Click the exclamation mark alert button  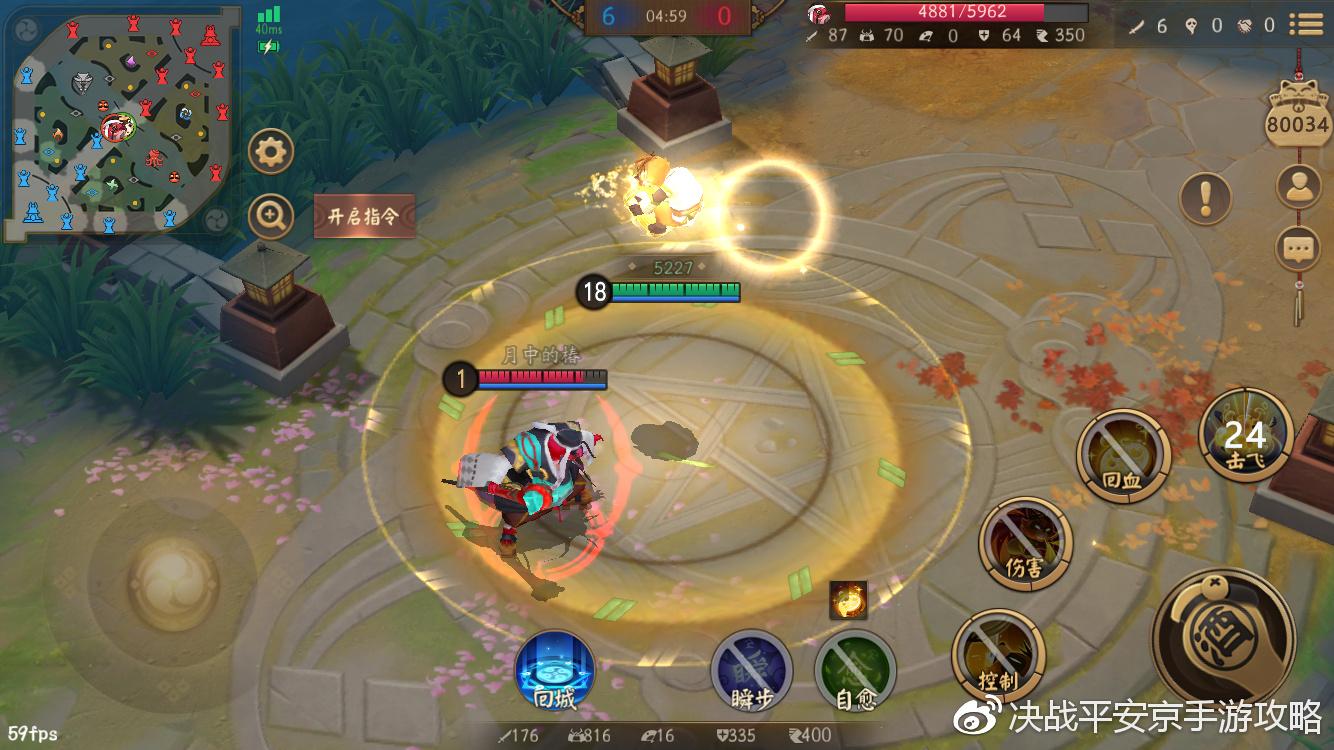point(1206,197)
